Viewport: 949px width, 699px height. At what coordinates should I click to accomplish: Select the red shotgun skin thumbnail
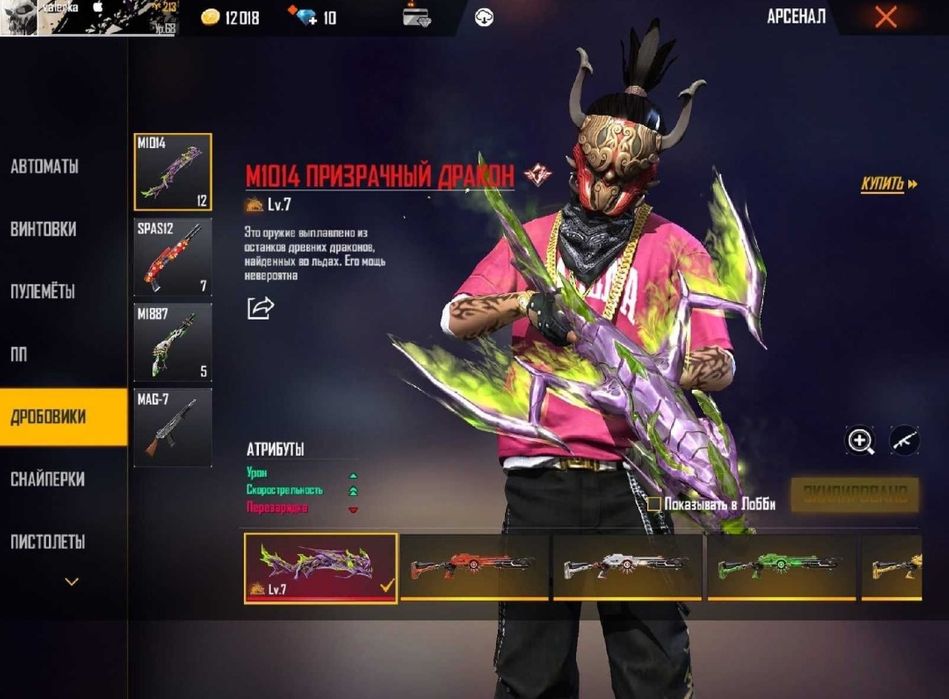point(474,567)
